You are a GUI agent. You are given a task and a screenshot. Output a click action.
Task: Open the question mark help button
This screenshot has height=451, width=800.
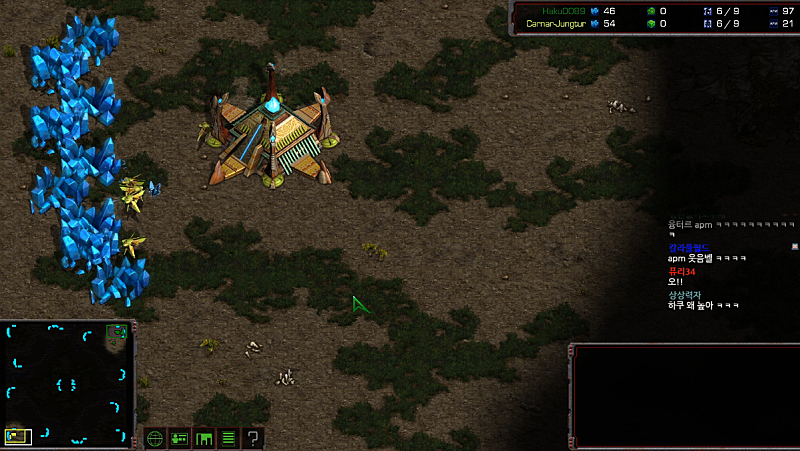(254, 438)
